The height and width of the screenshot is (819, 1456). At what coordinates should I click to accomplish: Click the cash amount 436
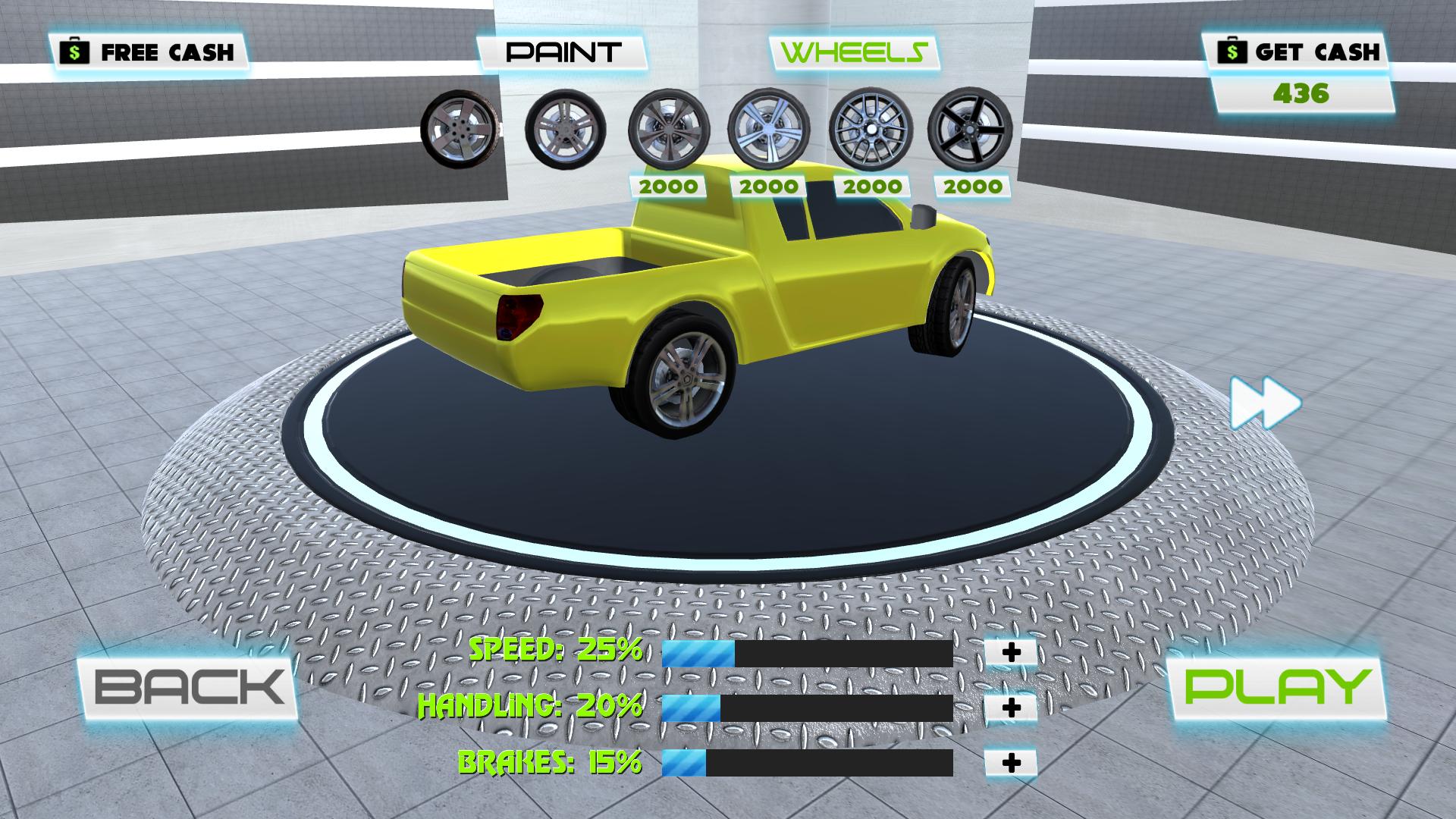pos(1301,93)
